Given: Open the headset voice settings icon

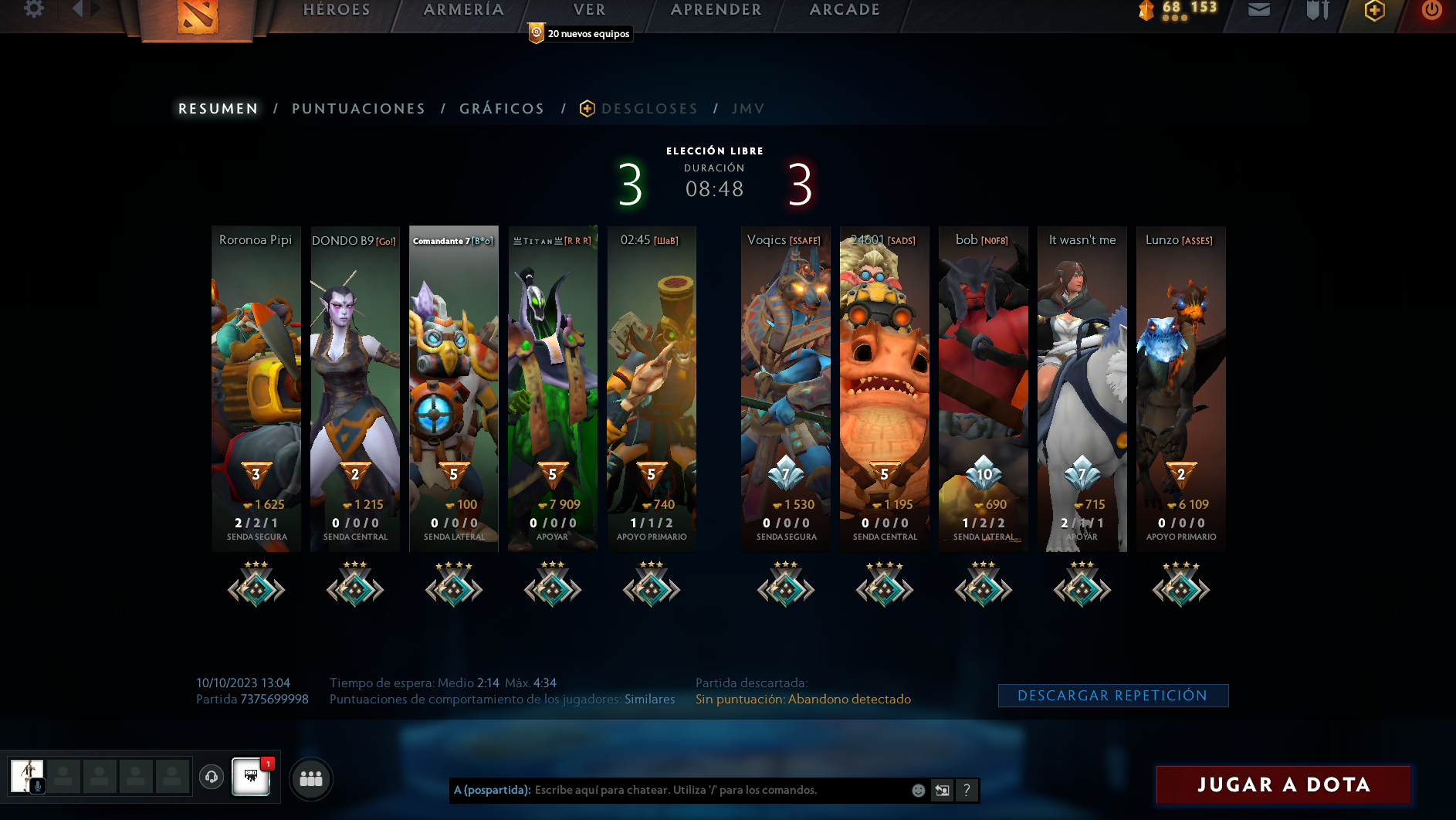Looking at the screenshot, I should pyautogui.click(x=212, y=778).
